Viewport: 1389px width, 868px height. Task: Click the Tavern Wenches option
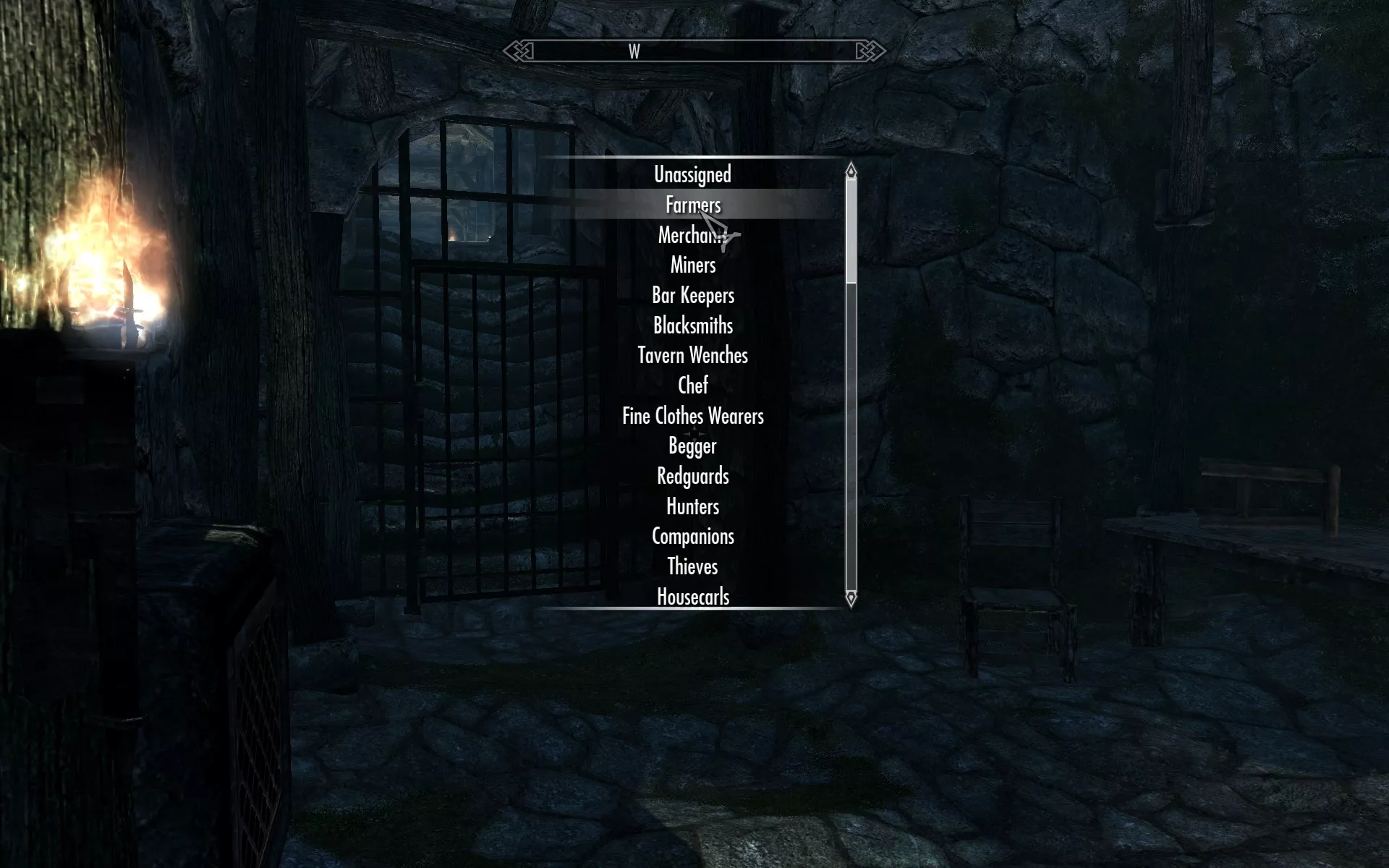[x=692, y=355]
